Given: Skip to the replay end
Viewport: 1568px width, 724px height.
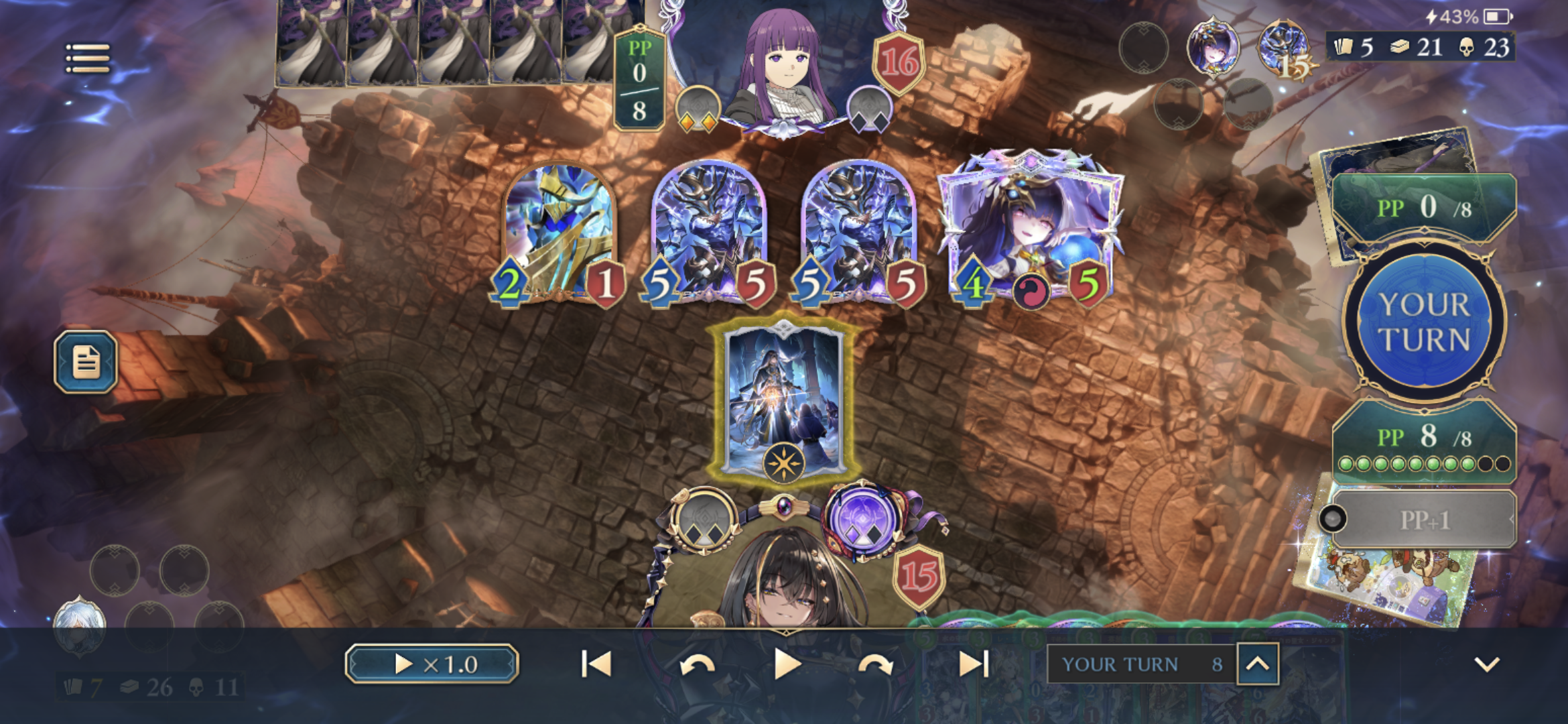Looking at the screenshot, I should tap(974, 664).
